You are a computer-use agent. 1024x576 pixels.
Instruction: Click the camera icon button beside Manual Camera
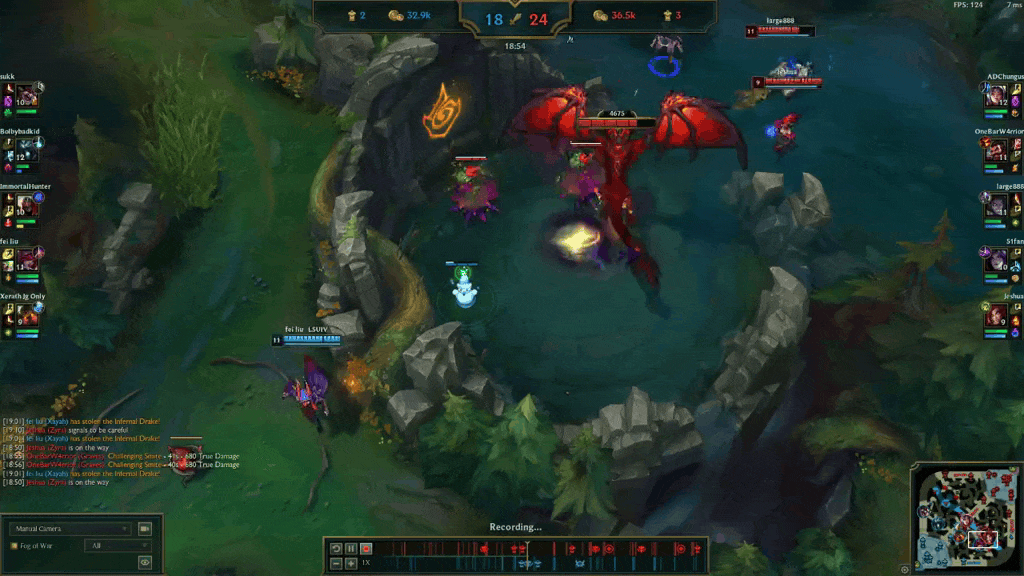point(145,528)
